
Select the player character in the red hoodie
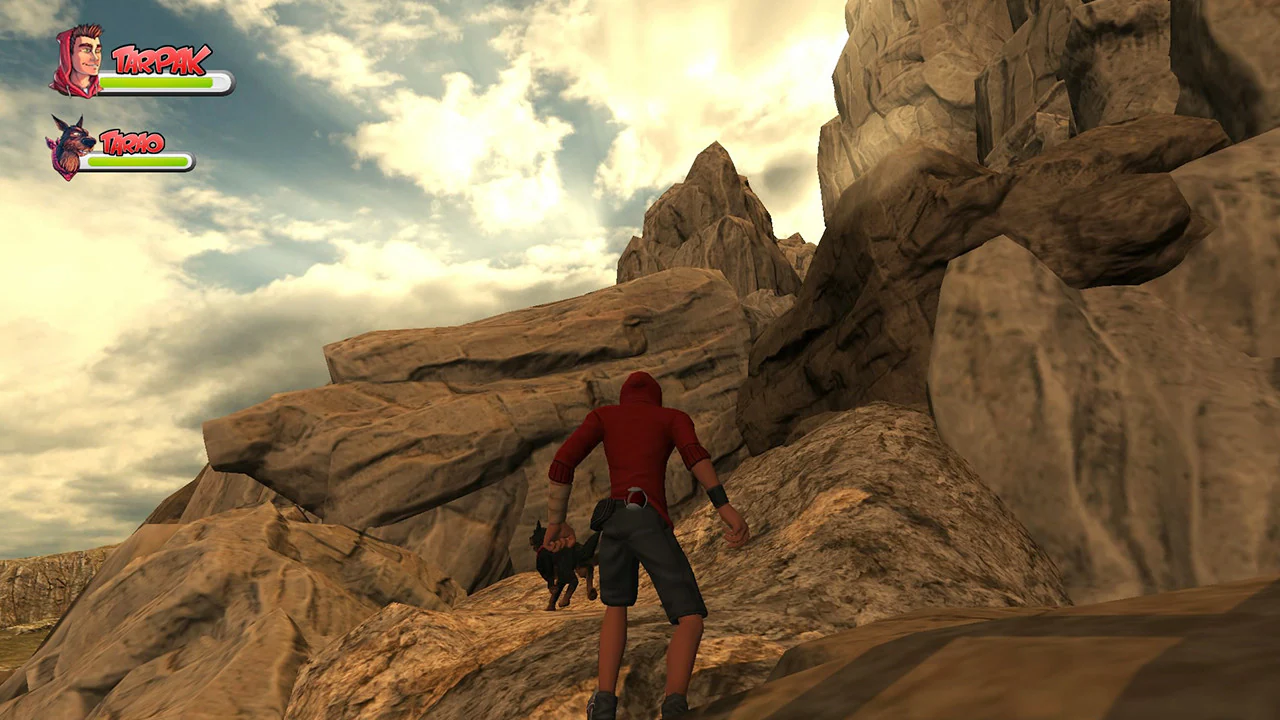coord(637,450)
